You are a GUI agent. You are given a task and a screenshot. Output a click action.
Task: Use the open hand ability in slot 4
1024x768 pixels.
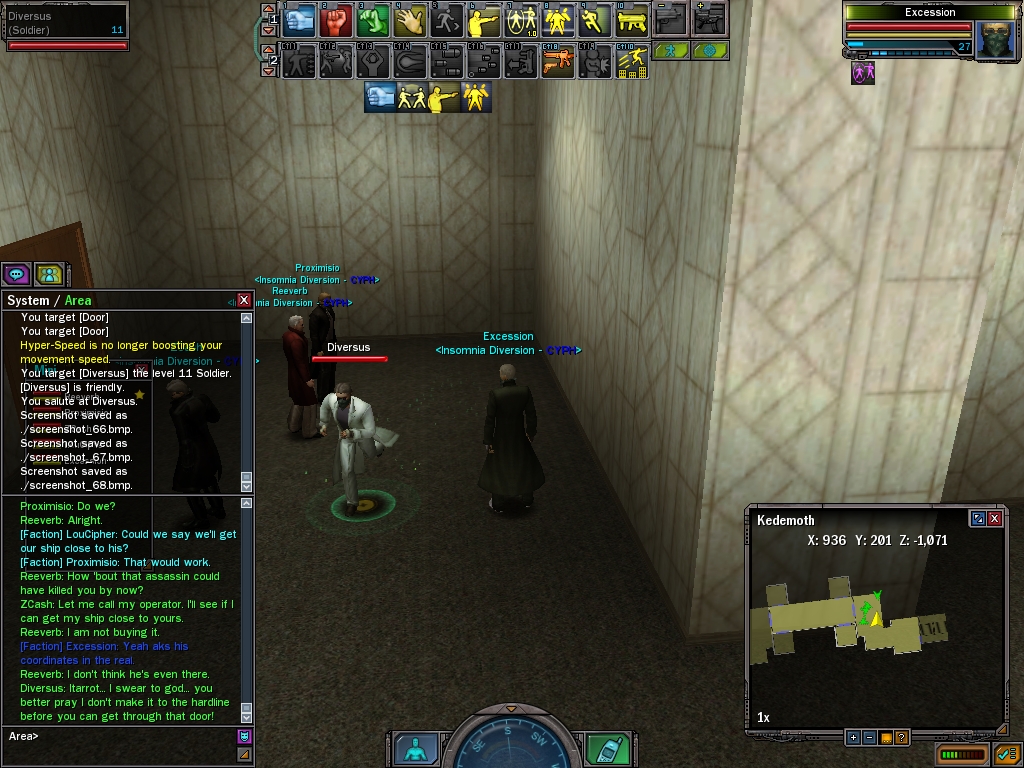click(x=410, y=19)
